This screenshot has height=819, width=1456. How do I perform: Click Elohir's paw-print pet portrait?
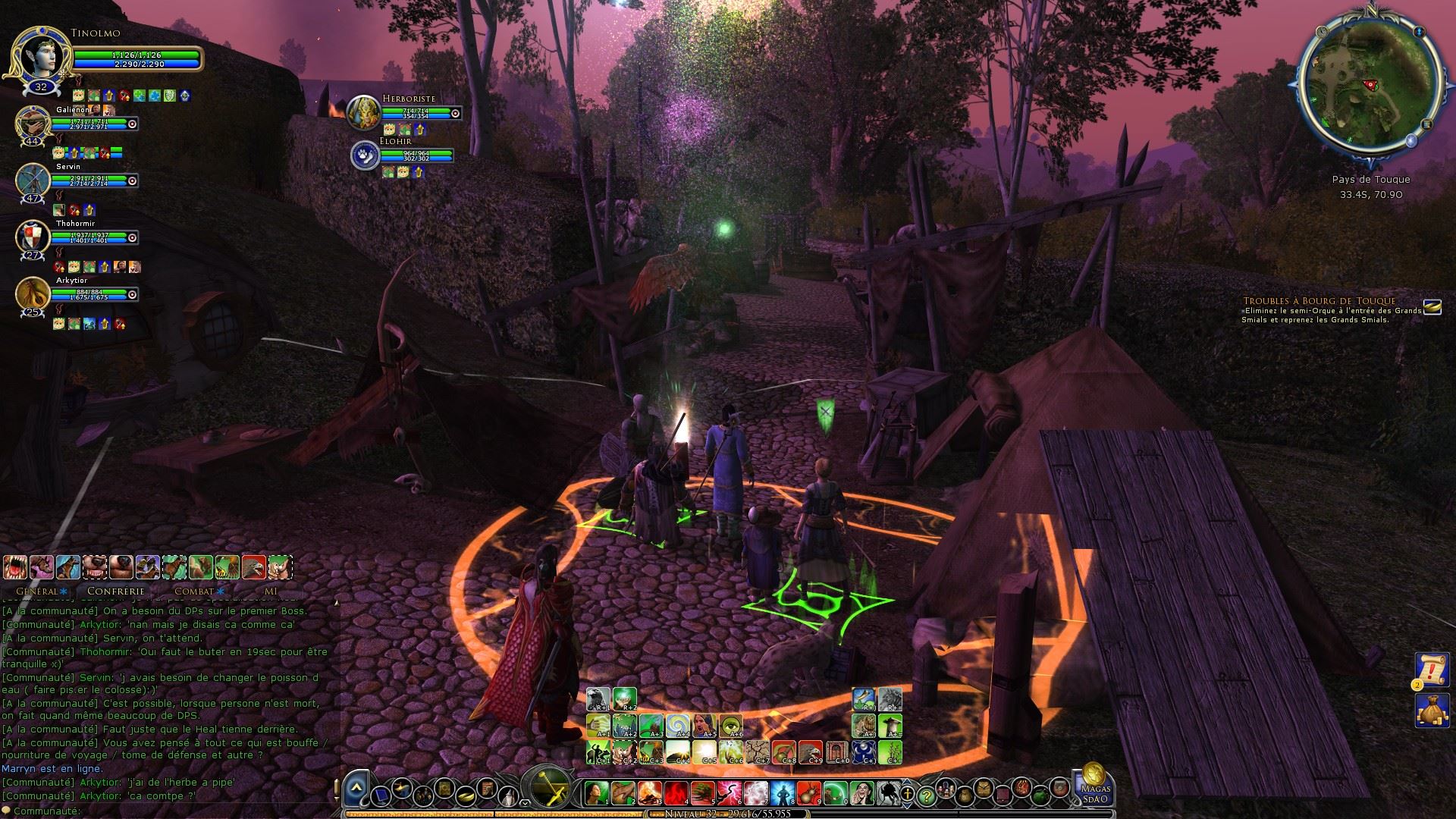[365, 155]
